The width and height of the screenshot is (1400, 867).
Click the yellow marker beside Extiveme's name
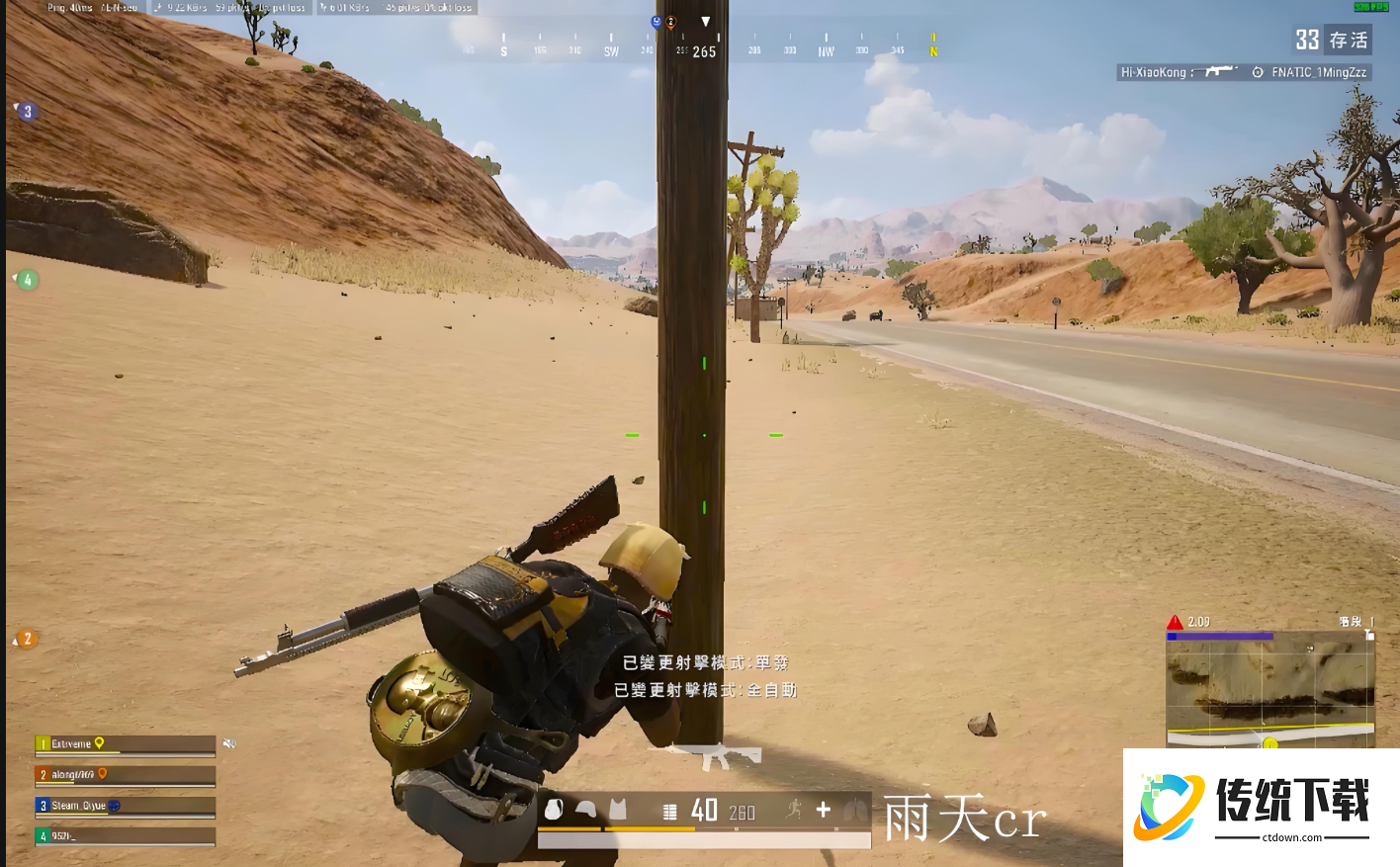[99, 742]
